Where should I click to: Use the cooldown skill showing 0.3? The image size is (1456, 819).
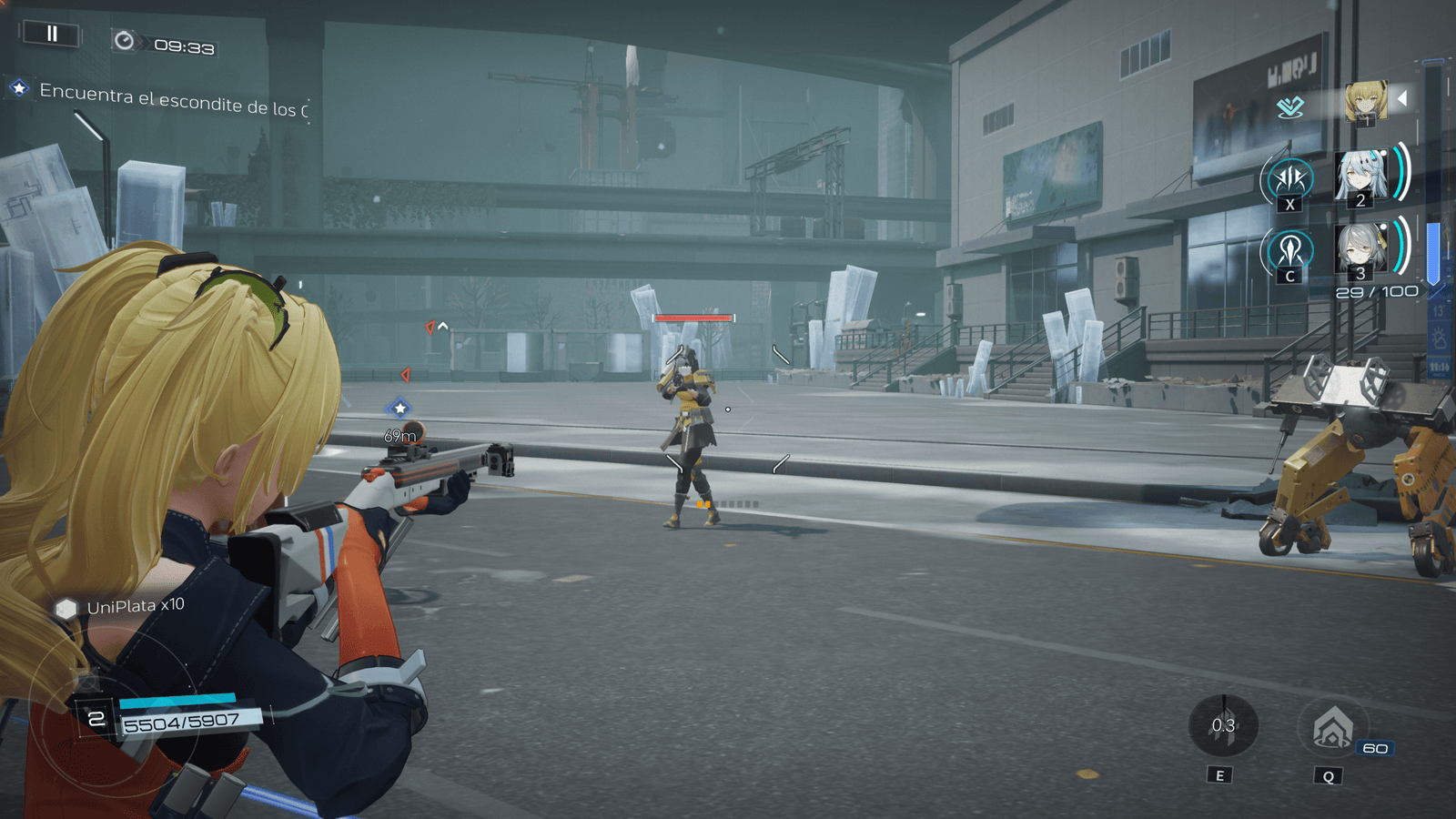[1223, 725]
